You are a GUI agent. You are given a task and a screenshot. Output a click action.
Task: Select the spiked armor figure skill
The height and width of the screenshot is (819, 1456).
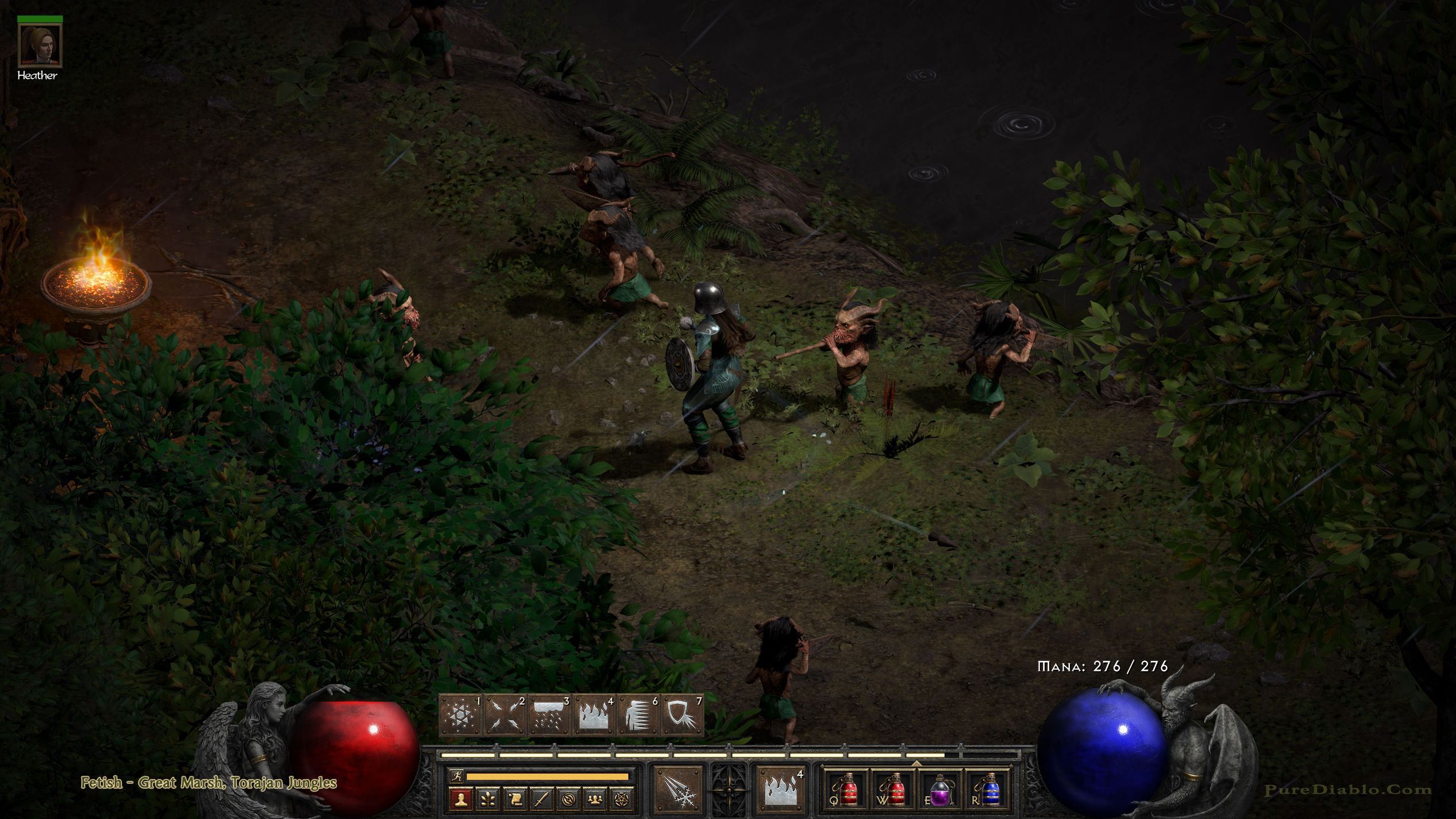tap(637, 715)
